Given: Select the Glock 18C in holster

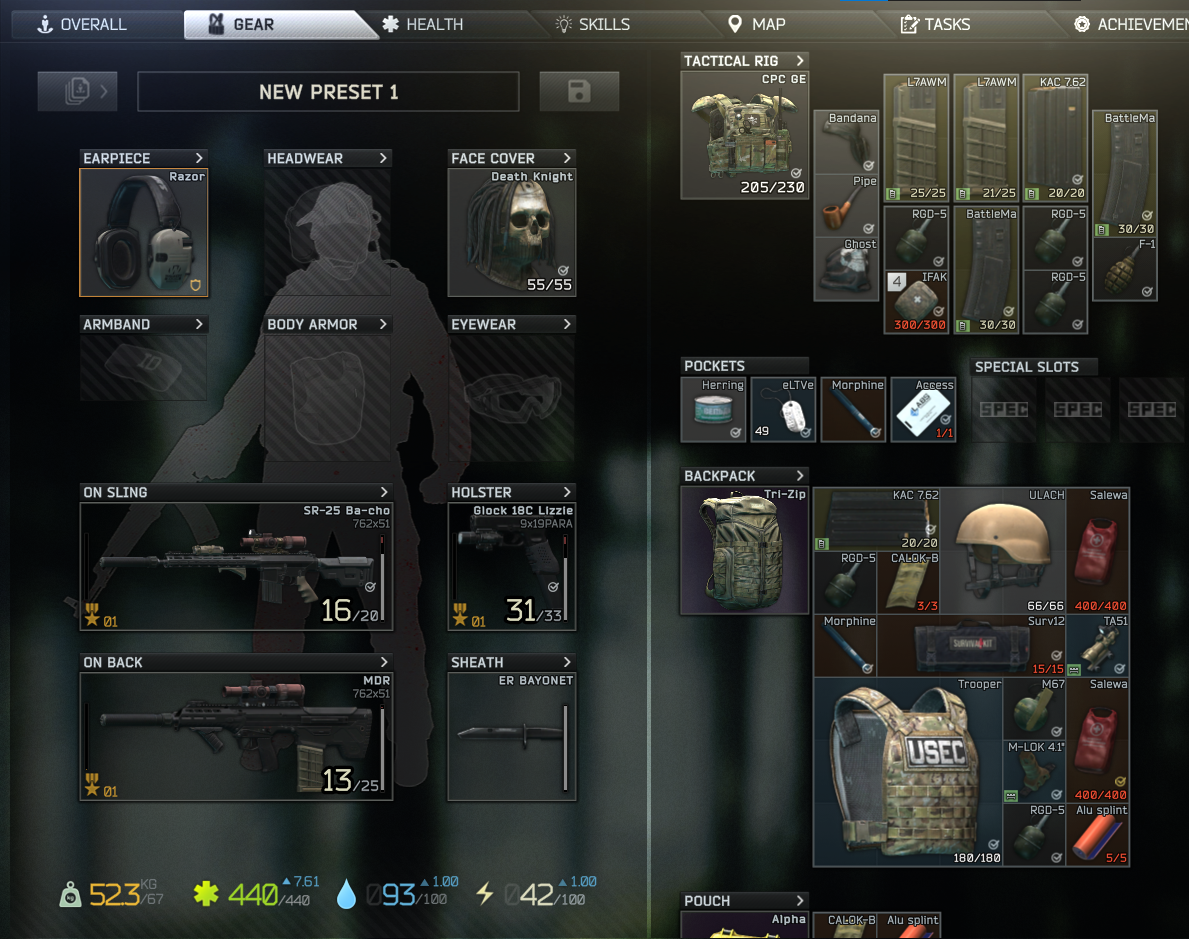Looking at the screenshot, I should coord(511,567).
